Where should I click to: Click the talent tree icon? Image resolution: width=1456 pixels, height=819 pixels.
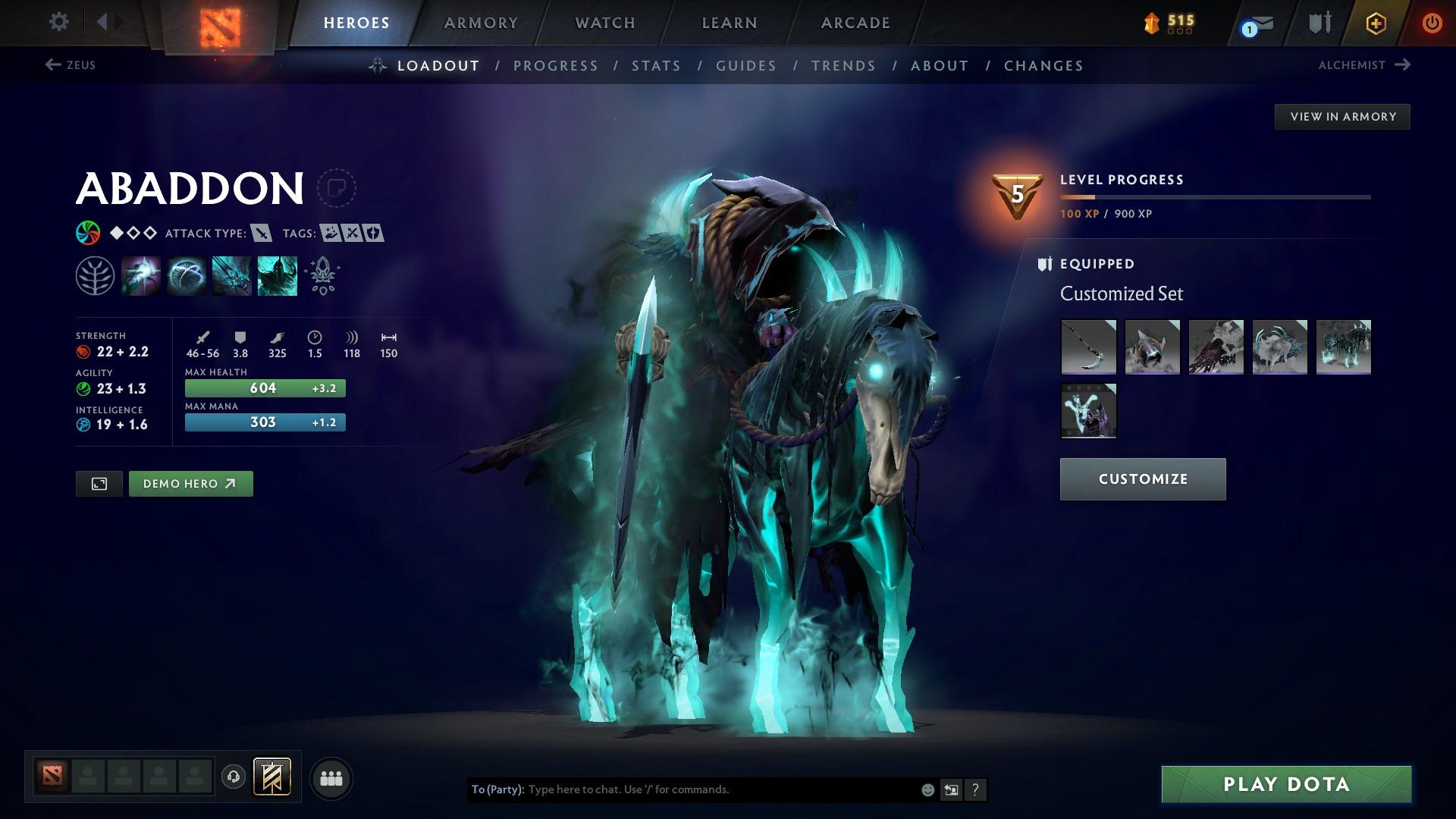click(96, 275)
